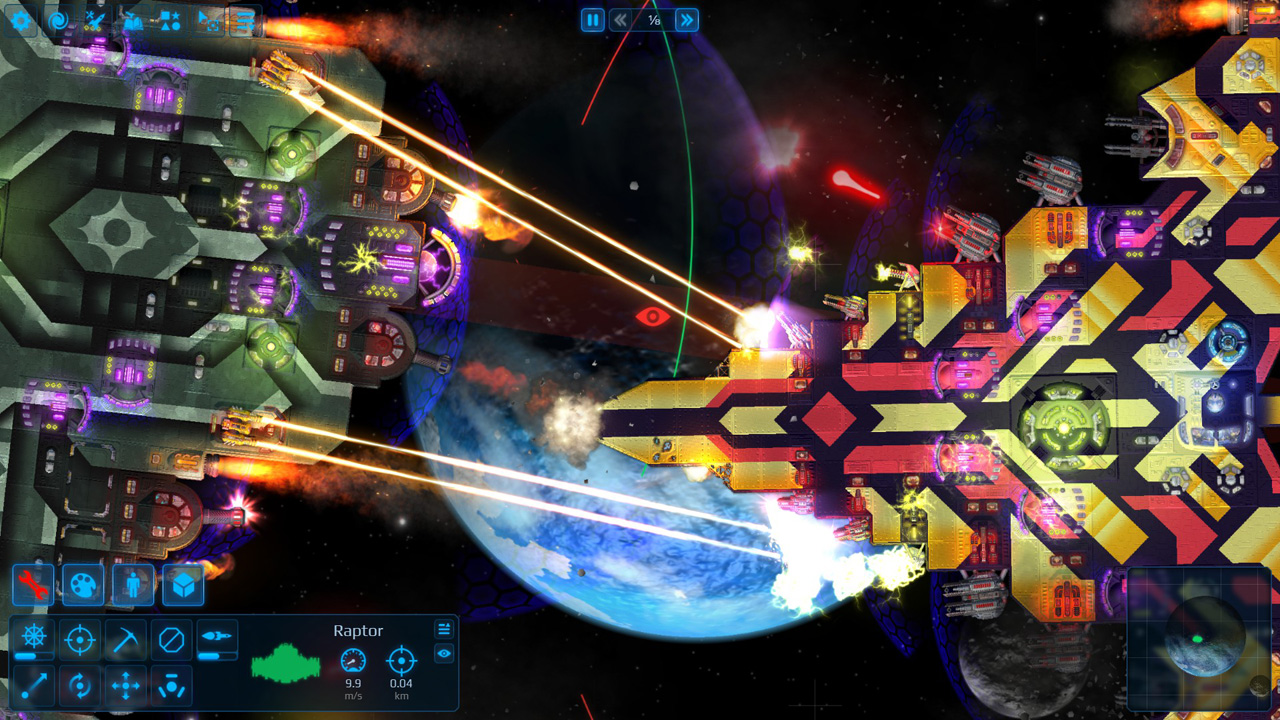Open the rocket and tools icon
This screenshot has height=720, width=1280.
coord(95,19)
